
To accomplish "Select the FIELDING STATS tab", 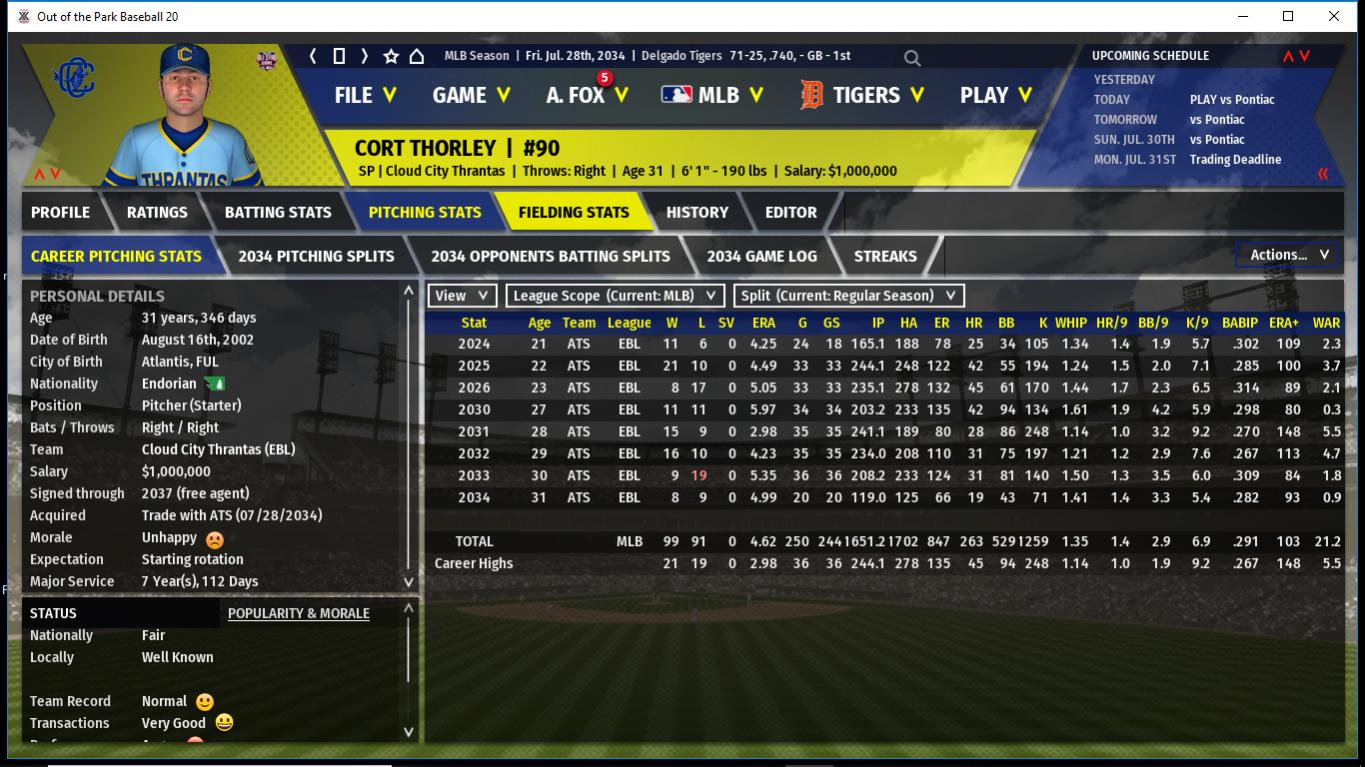I will click(x=573, y=212).
